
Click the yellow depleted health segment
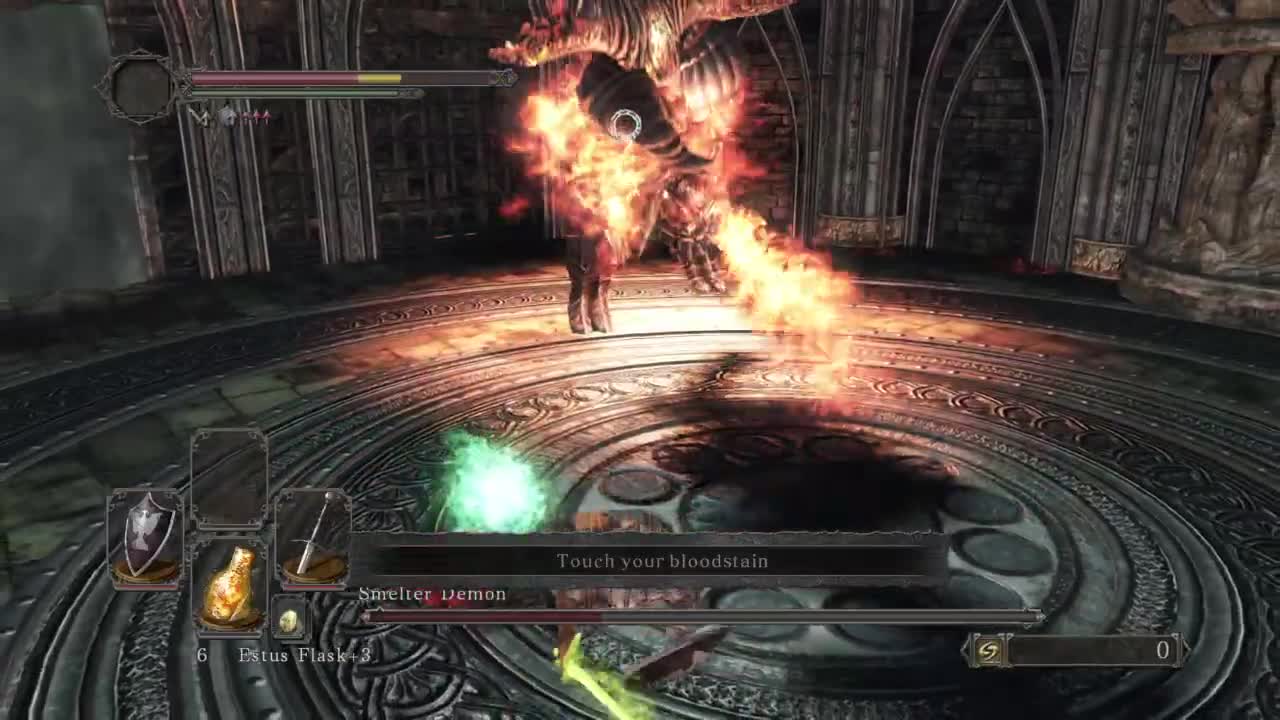pos(380,78)
